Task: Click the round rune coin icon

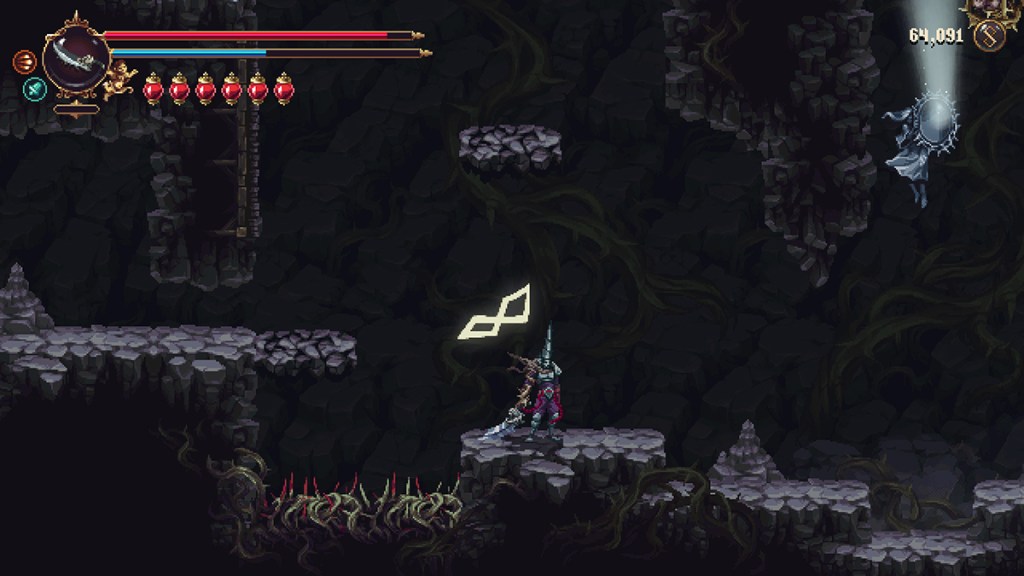Action: (x=990, y=37)
